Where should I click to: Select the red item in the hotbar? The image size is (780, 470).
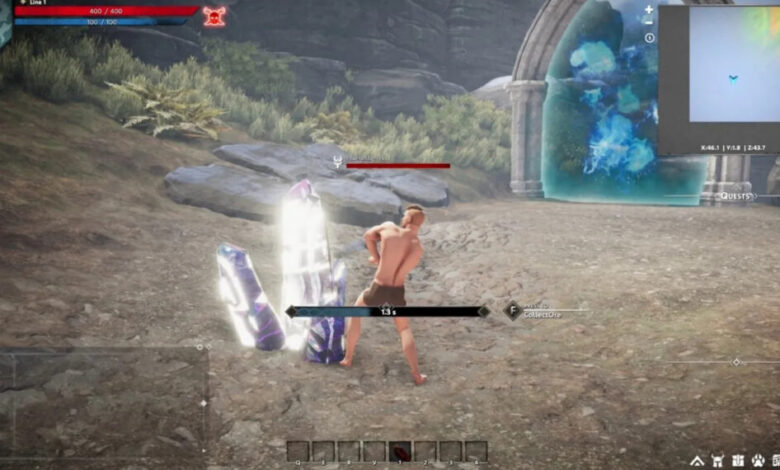click(400, 451)
